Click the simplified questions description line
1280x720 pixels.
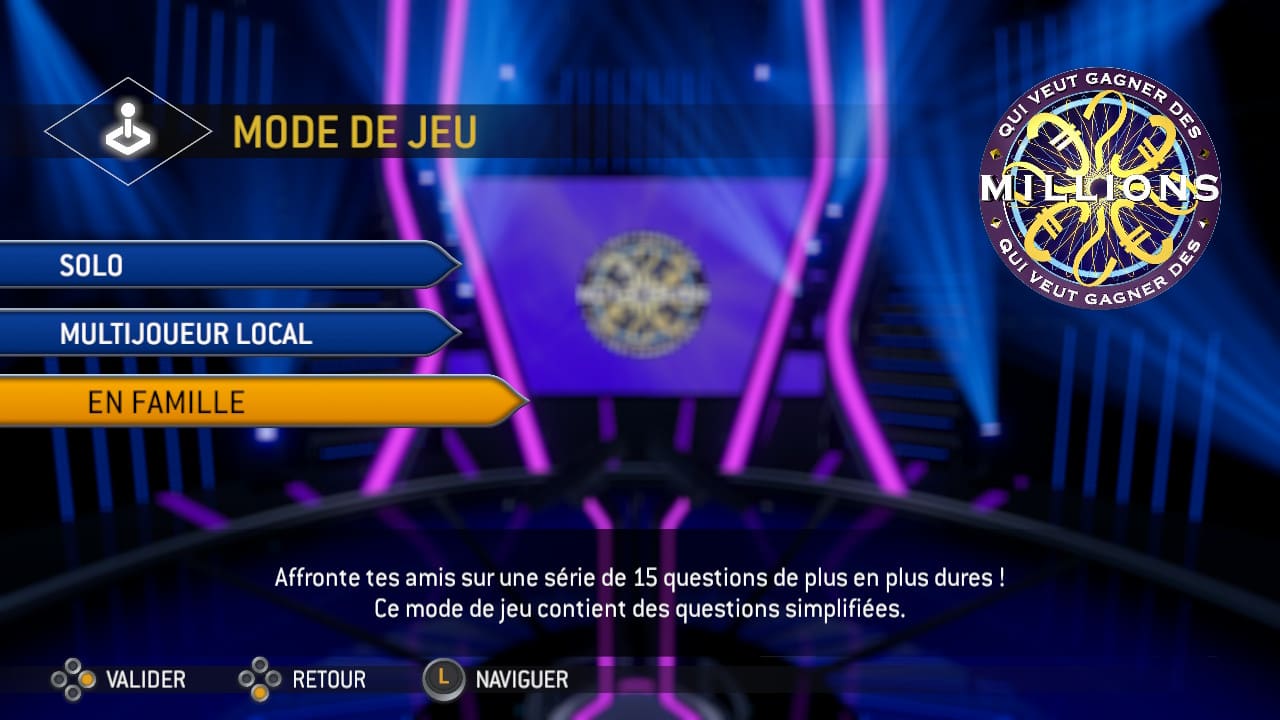[640, 605]
